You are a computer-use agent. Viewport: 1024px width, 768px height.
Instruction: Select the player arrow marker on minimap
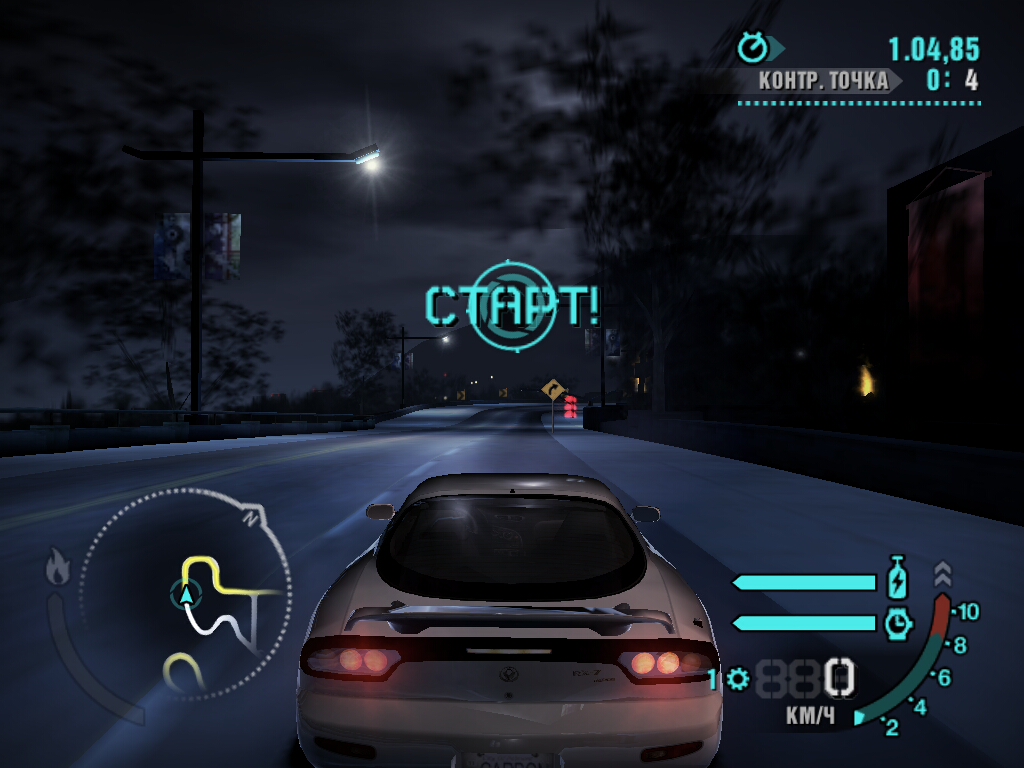click(186, 596)
